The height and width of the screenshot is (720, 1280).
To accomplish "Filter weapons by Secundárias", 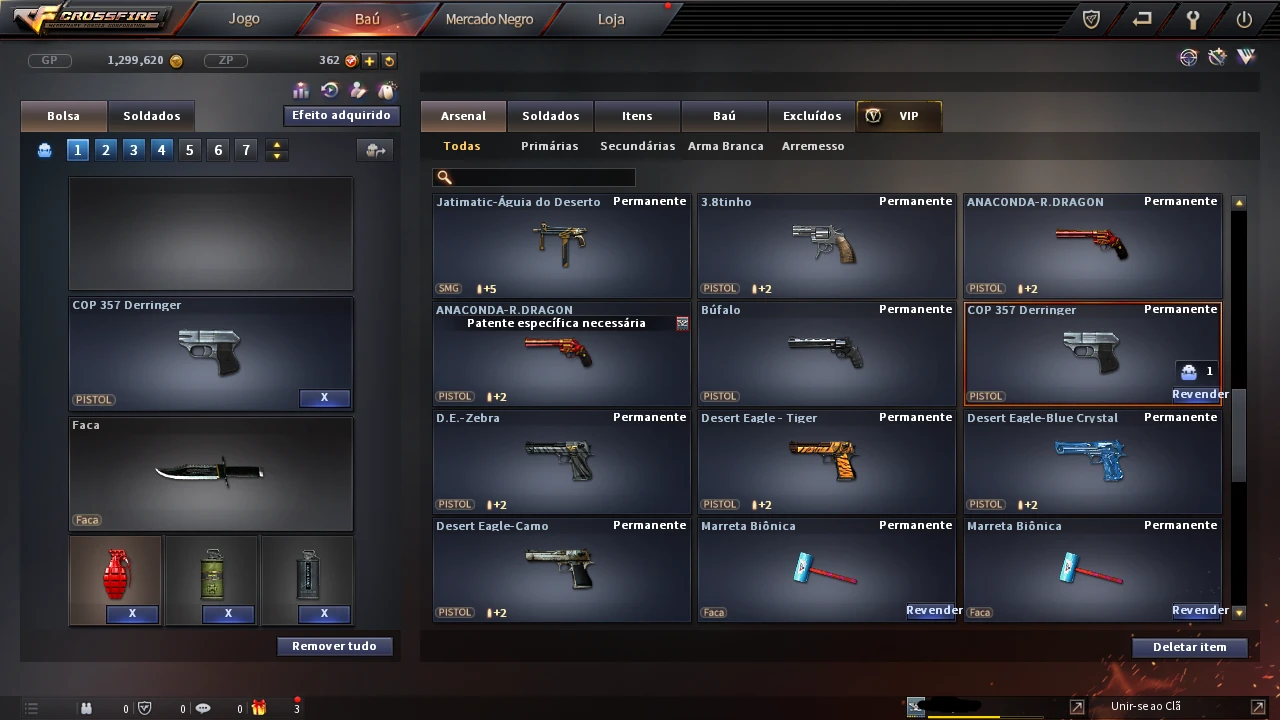I will point(637,146).
